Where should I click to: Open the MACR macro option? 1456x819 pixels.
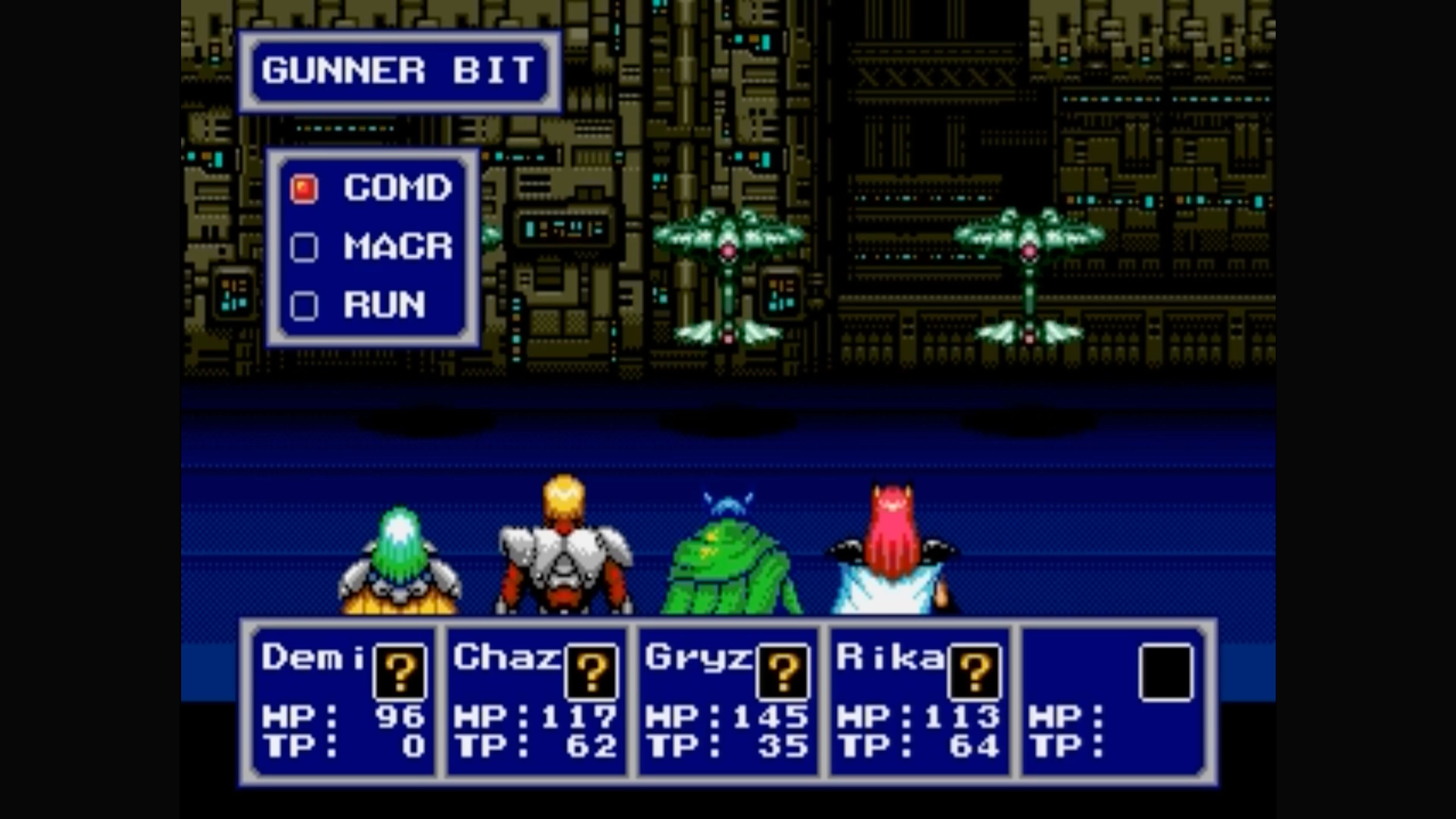pos(395,246)
